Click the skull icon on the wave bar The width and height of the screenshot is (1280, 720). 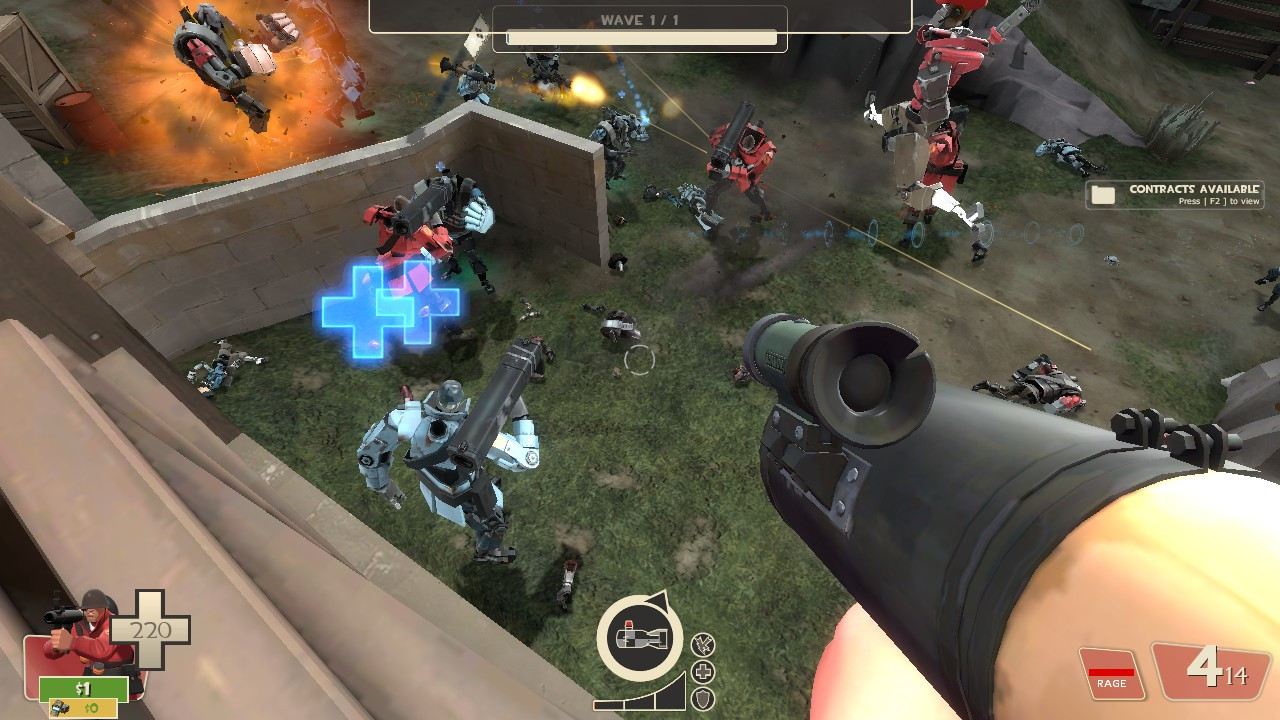point(478,33)
